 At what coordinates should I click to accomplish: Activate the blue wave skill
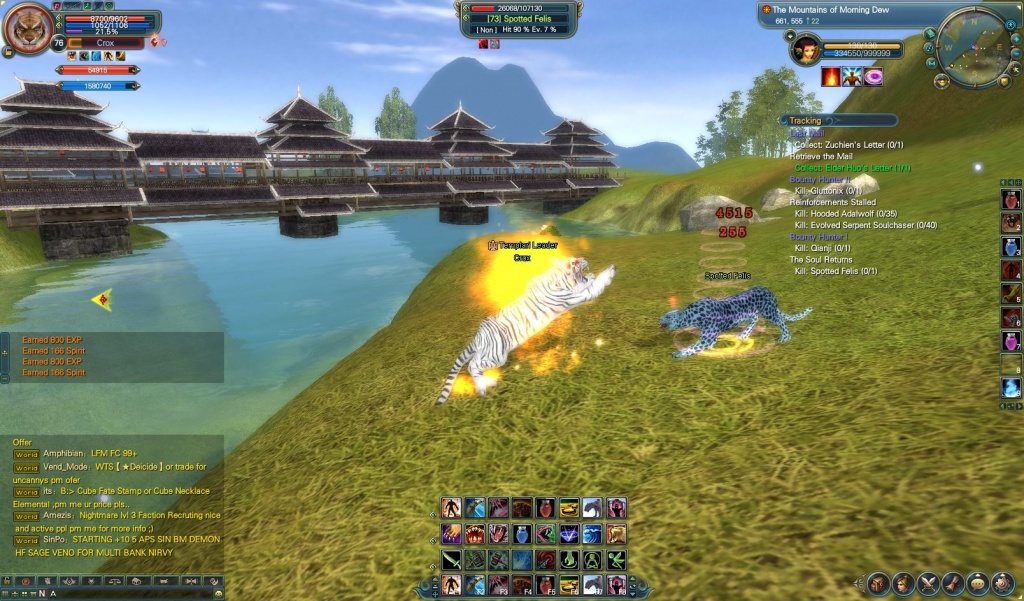point(594,534)
